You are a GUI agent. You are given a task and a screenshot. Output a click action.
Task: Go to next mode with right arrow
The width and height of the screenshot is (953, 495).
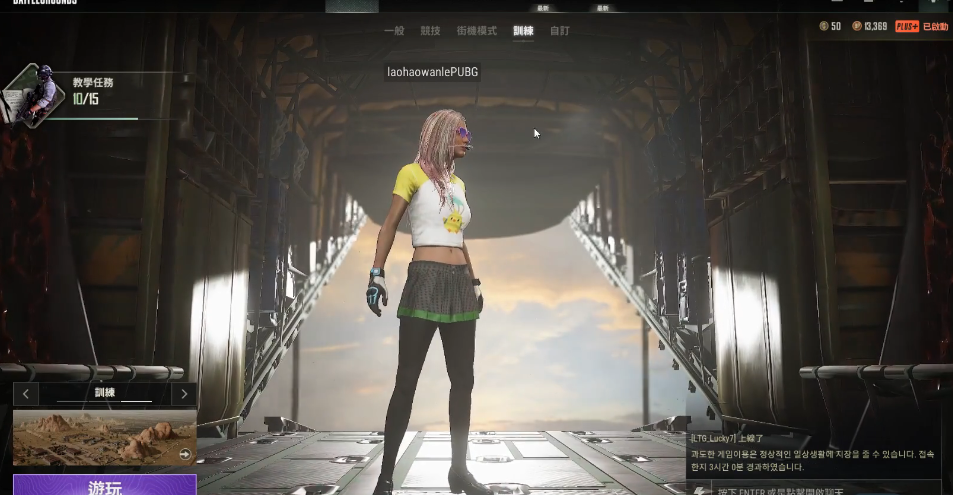click(184, 394)
